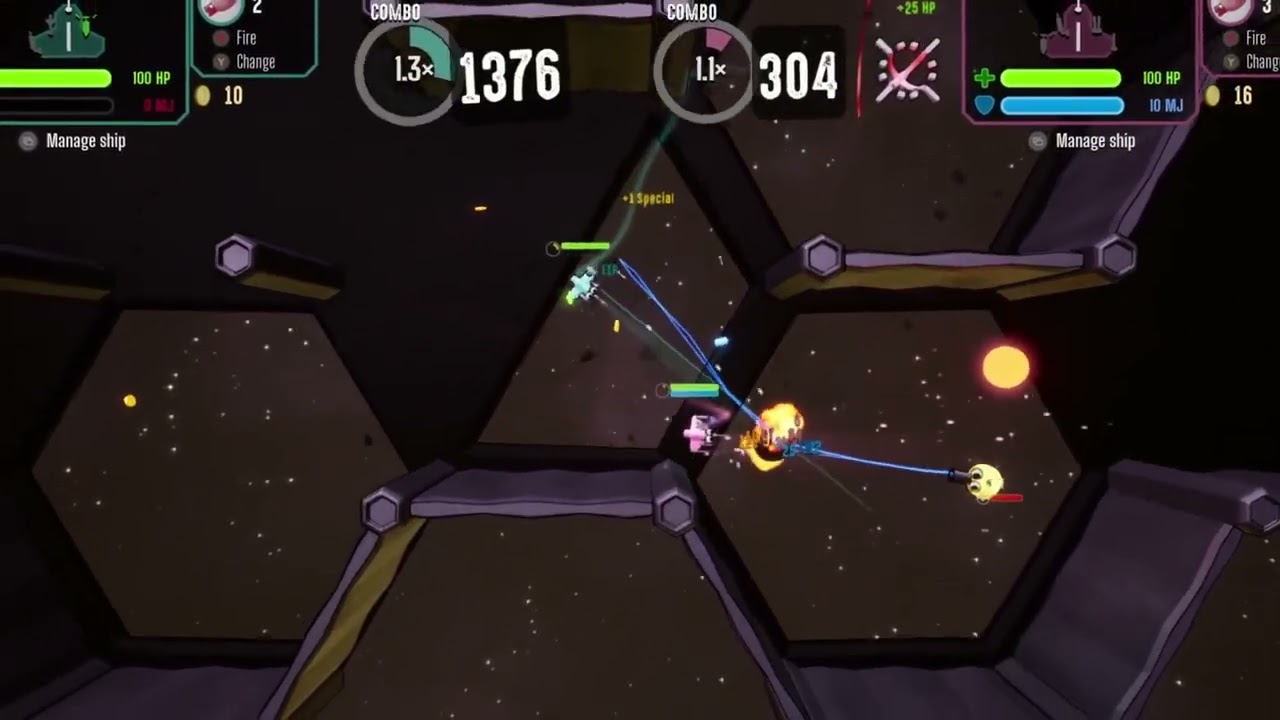
Task: Select the purple player ship portrait
Action: [1077, 30]
